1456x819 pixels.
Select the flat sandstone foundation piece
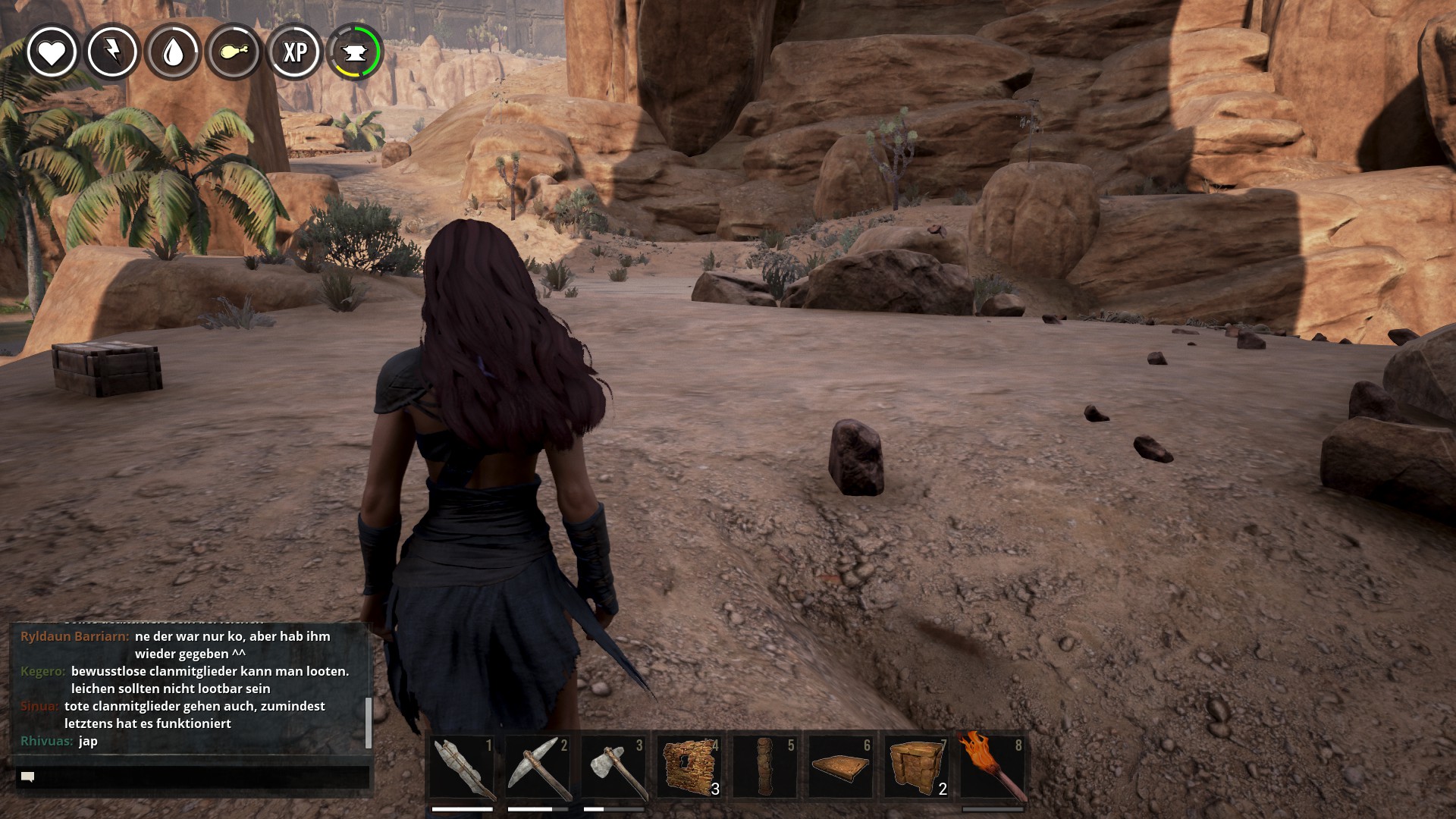point(841,767)
